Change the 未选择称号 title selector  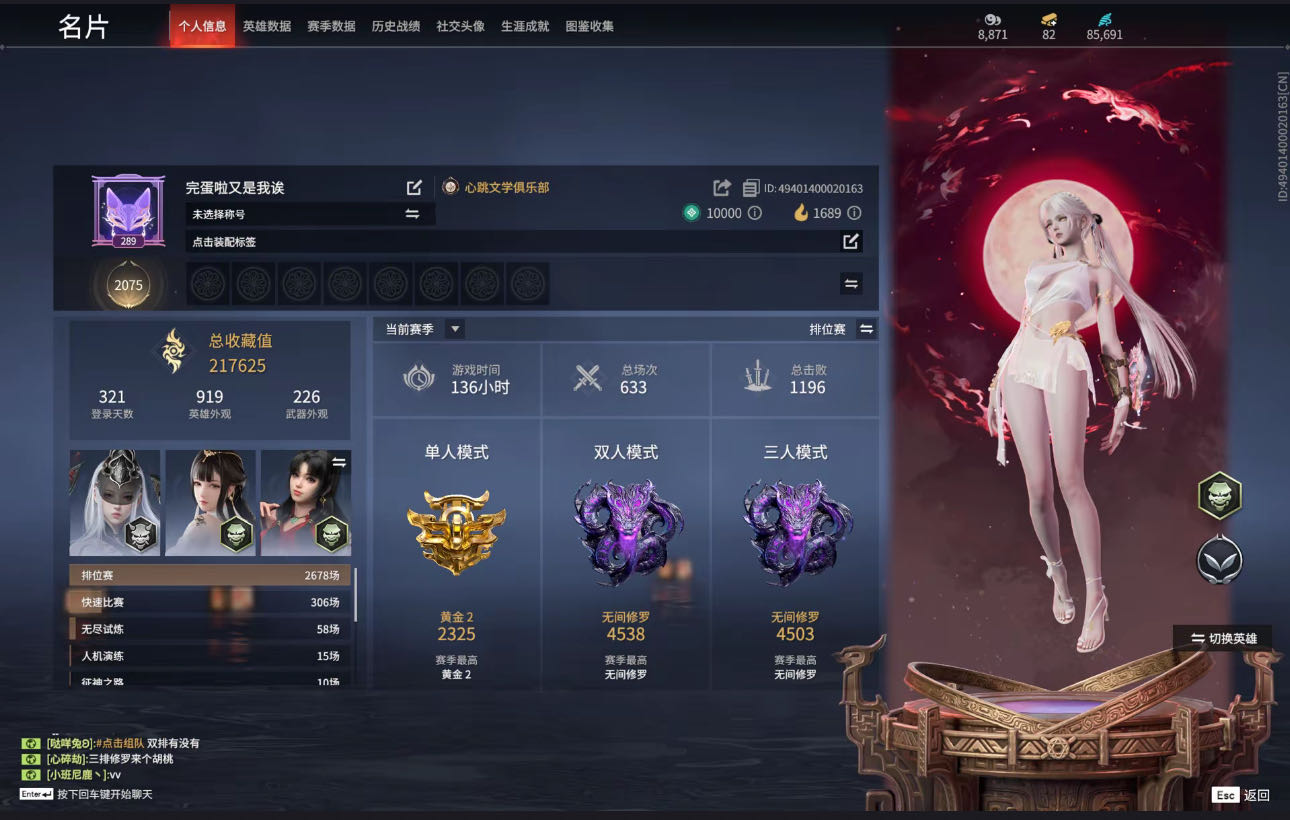pos(412,214)
